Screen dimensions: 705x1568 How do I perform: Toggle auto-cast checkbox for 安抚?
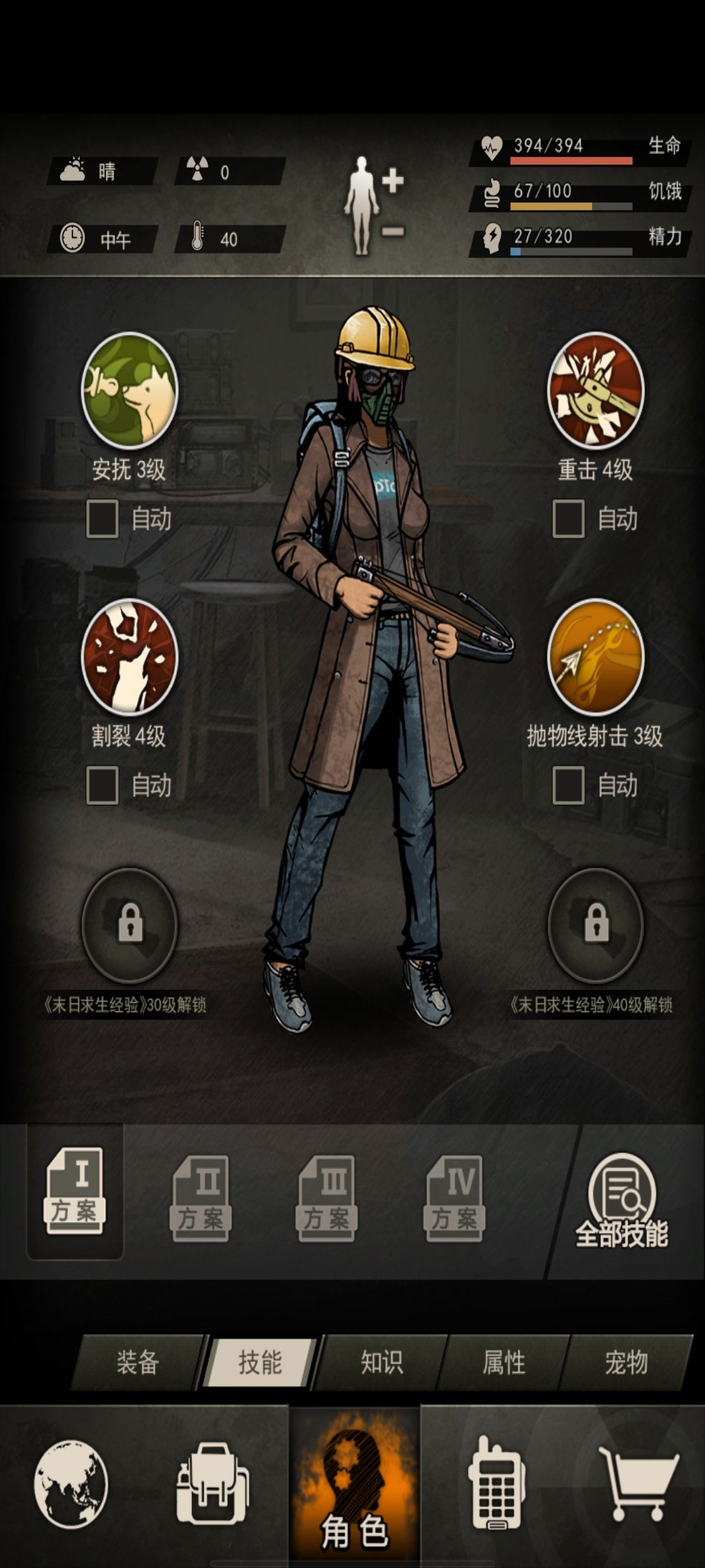click(x=102, y=519)
